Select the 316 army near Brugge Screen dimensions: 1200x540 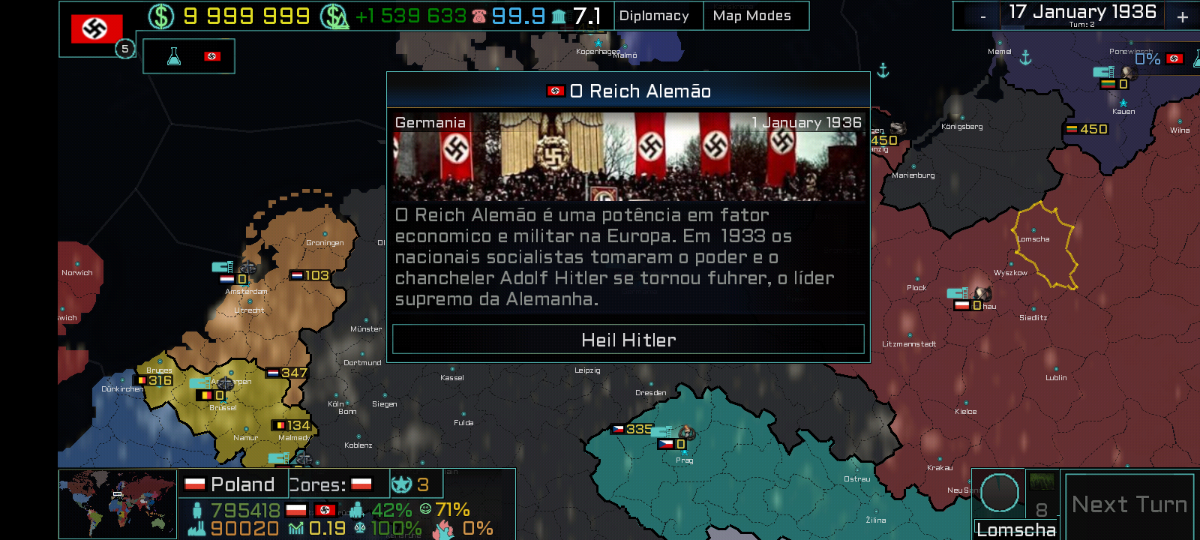coord(153,380)
